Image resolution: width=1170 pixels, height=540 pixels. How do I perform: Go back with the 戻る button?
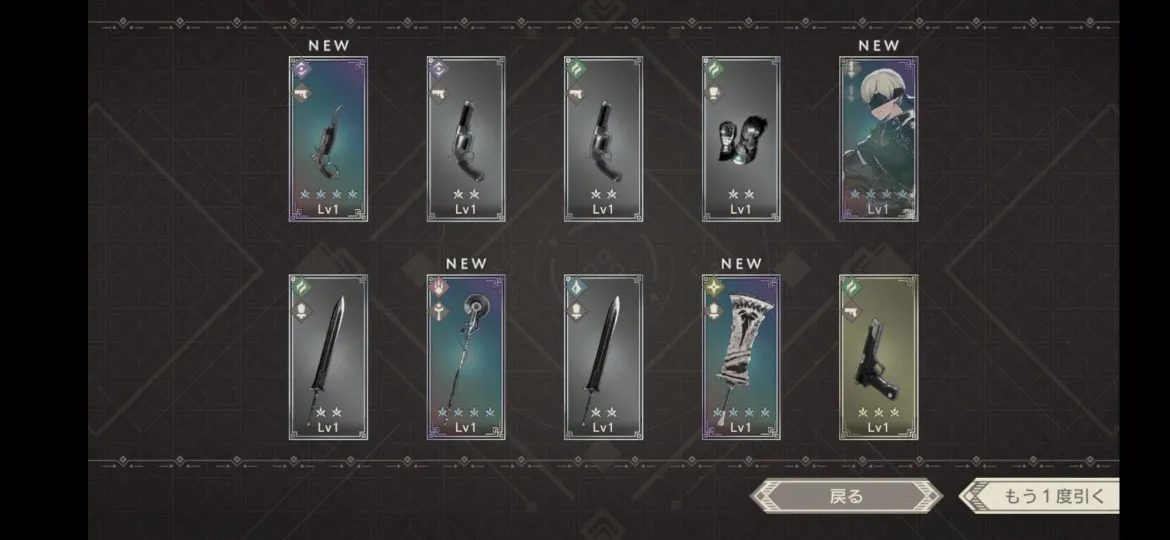(x=846, y=496)
